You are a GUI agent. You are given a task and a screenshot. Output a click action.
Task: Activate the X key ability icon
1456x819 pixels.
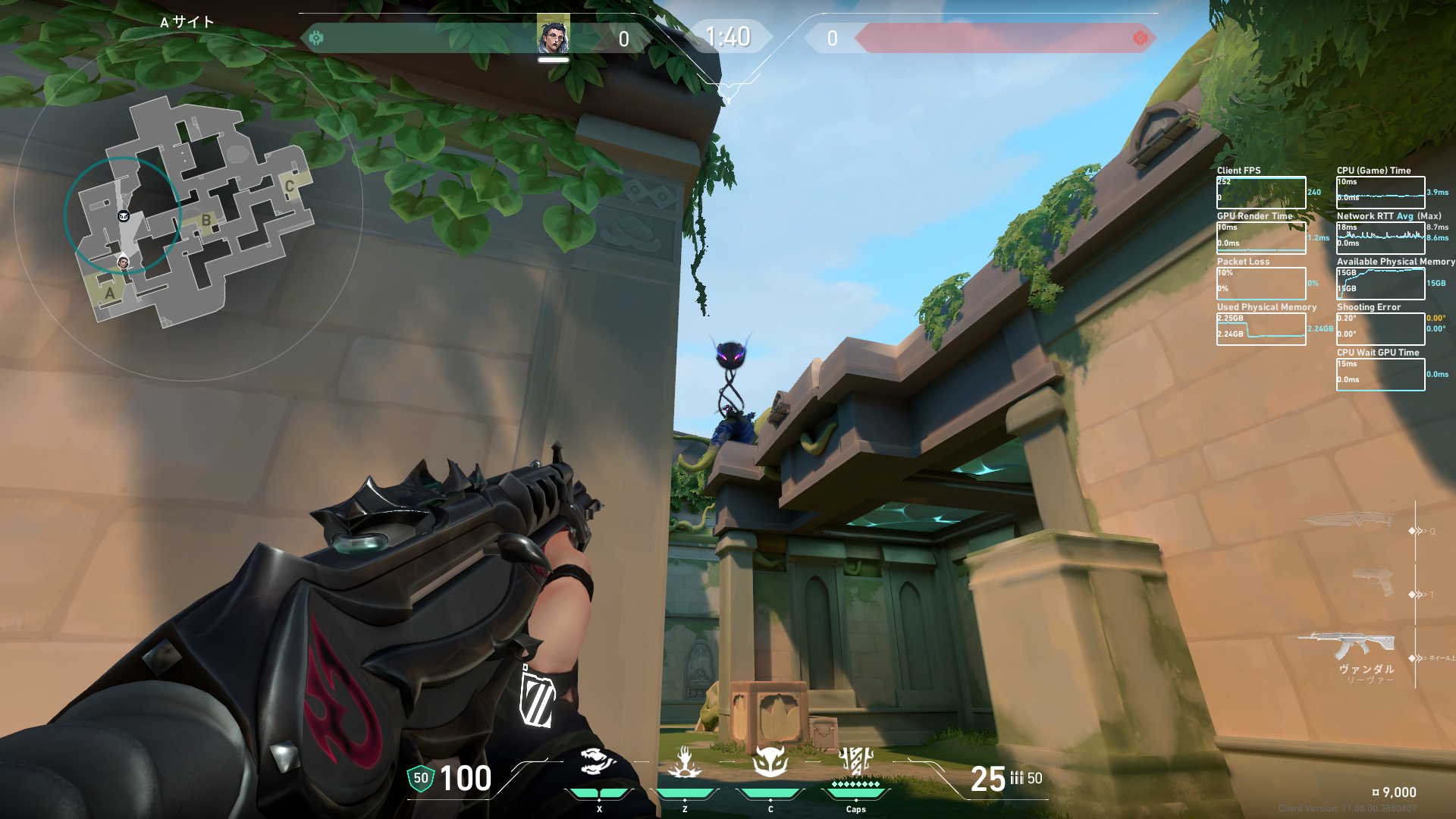[598, 761]
